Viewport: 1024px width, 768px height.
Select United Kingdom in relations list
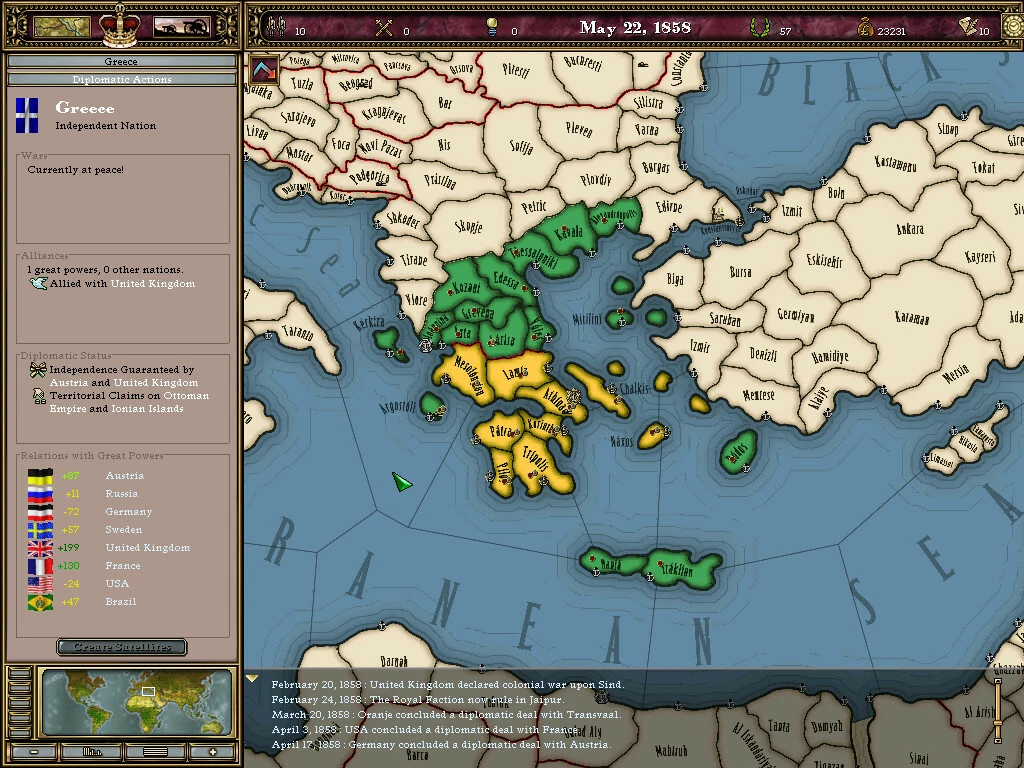pos(147,548)
